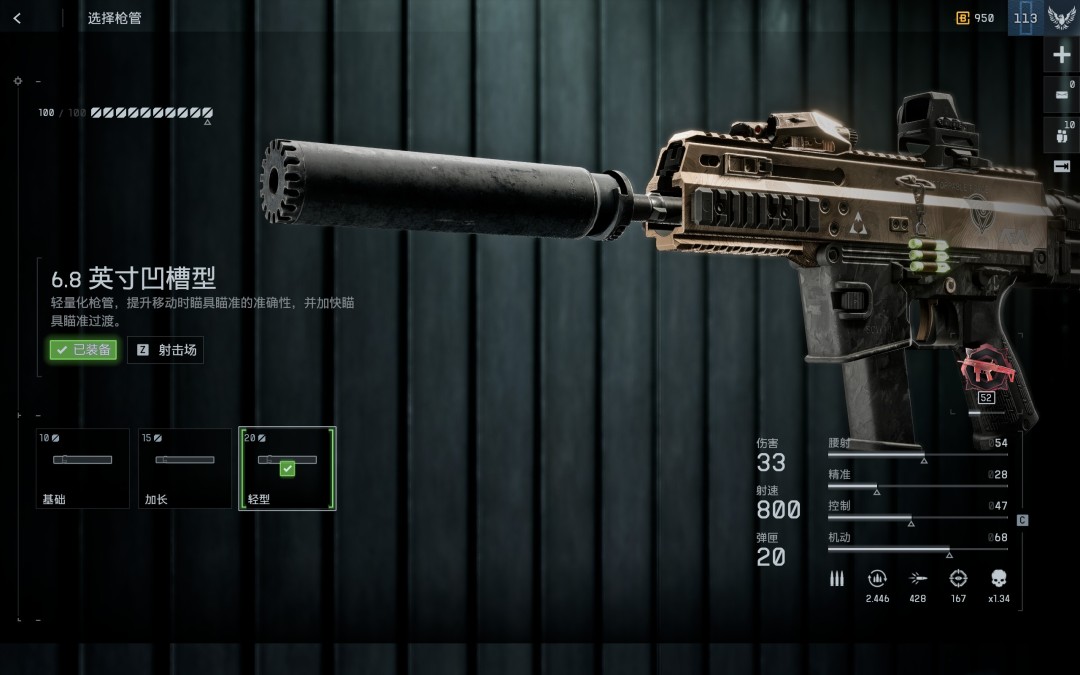This screenshot has height=675, width=1080.
Task: Choose the 加长 barrel option
Action: (185, 468)
